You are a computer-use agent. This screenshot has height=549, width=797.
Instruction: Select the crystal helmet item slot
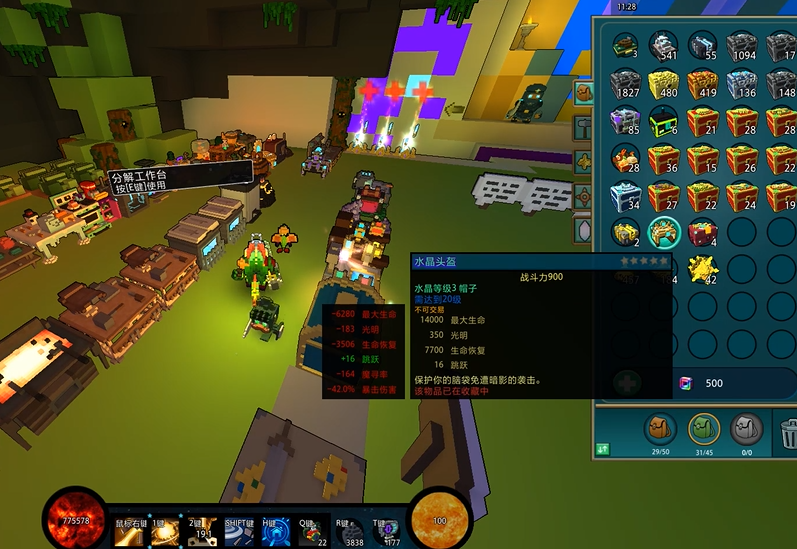[664, 233]
